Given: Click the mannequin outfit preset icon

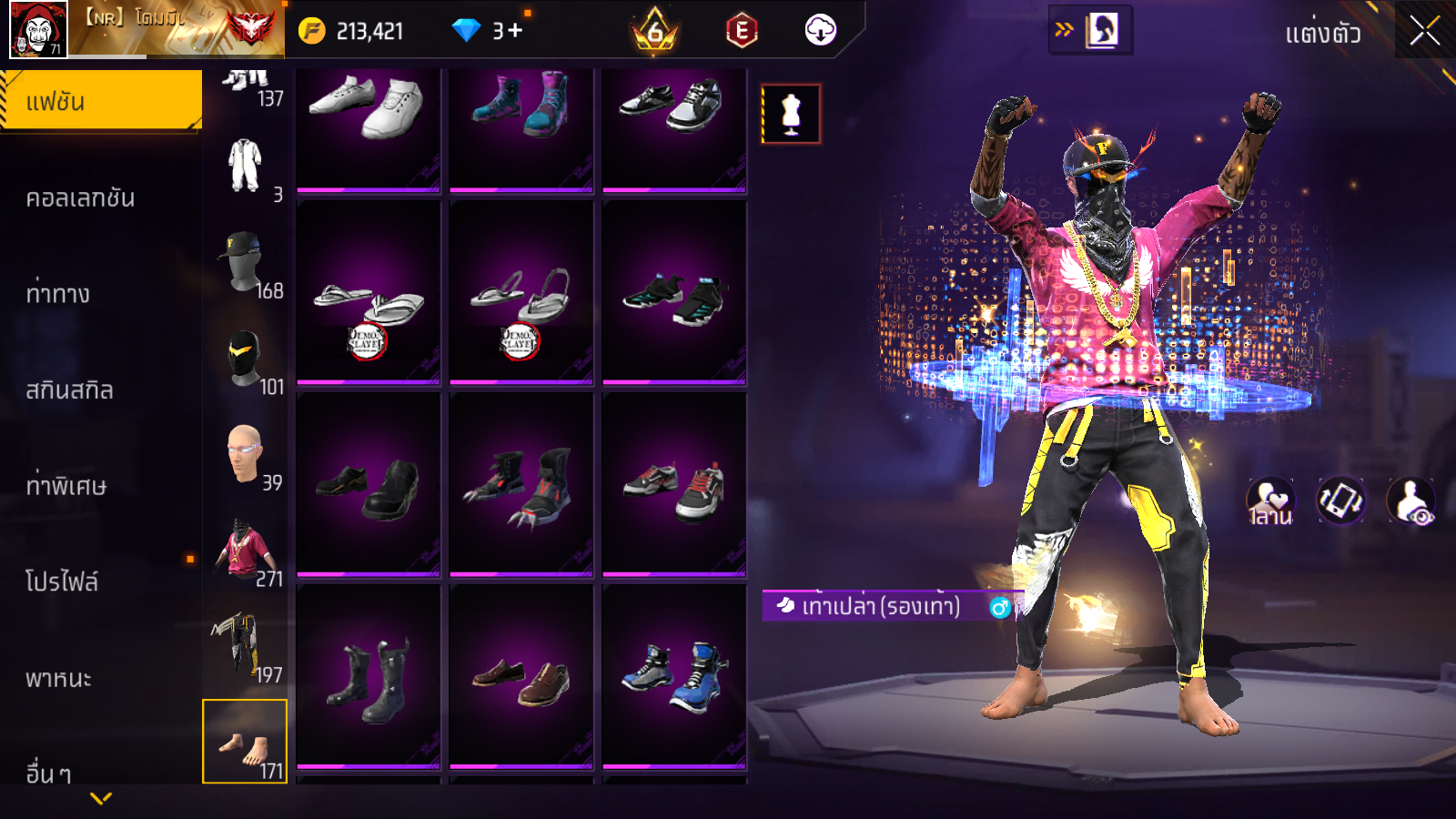Looking at the screenshot, I should [791, 115].
